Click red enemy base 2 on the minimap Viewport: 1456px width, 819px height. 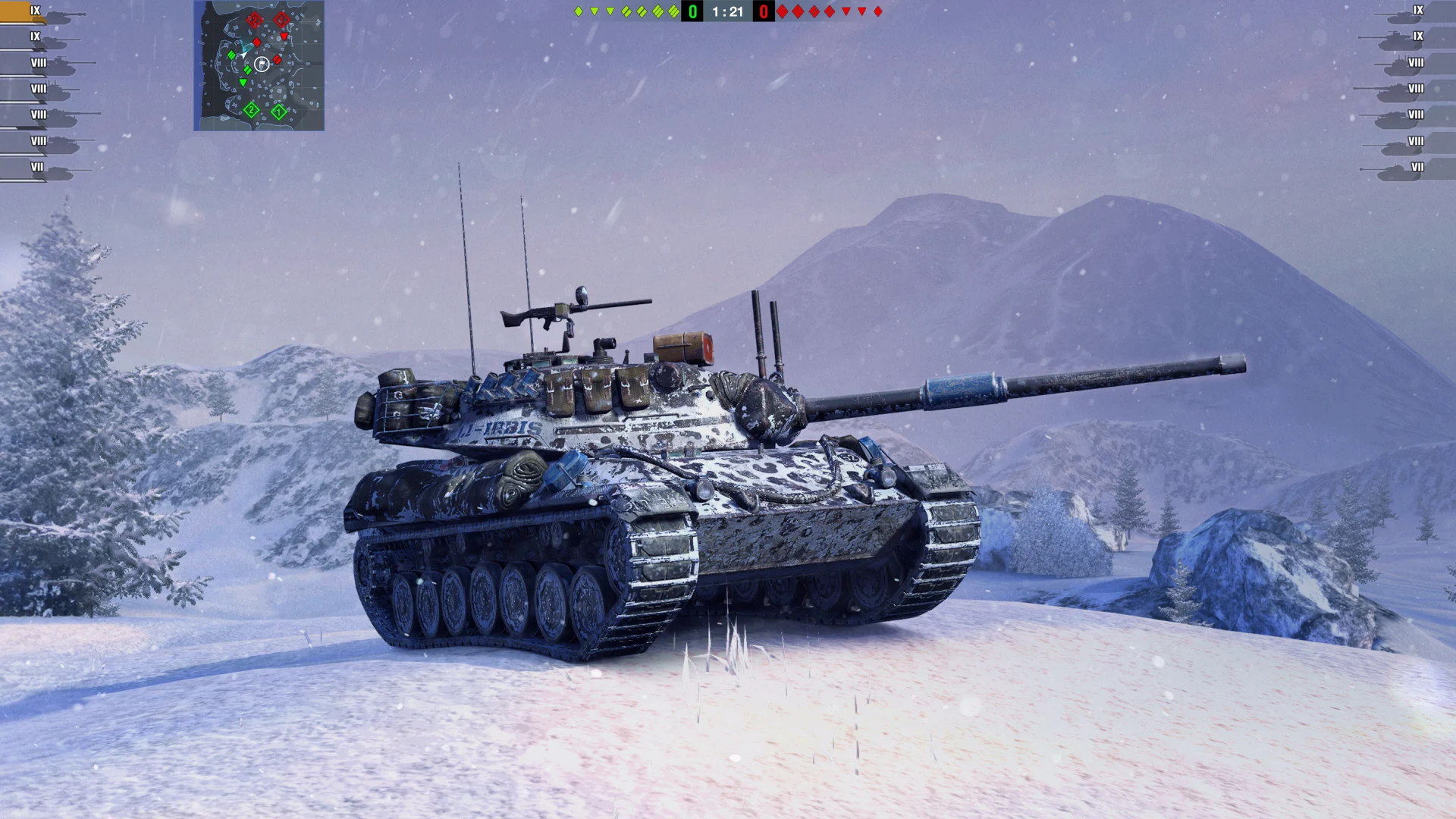pos(254,20)
